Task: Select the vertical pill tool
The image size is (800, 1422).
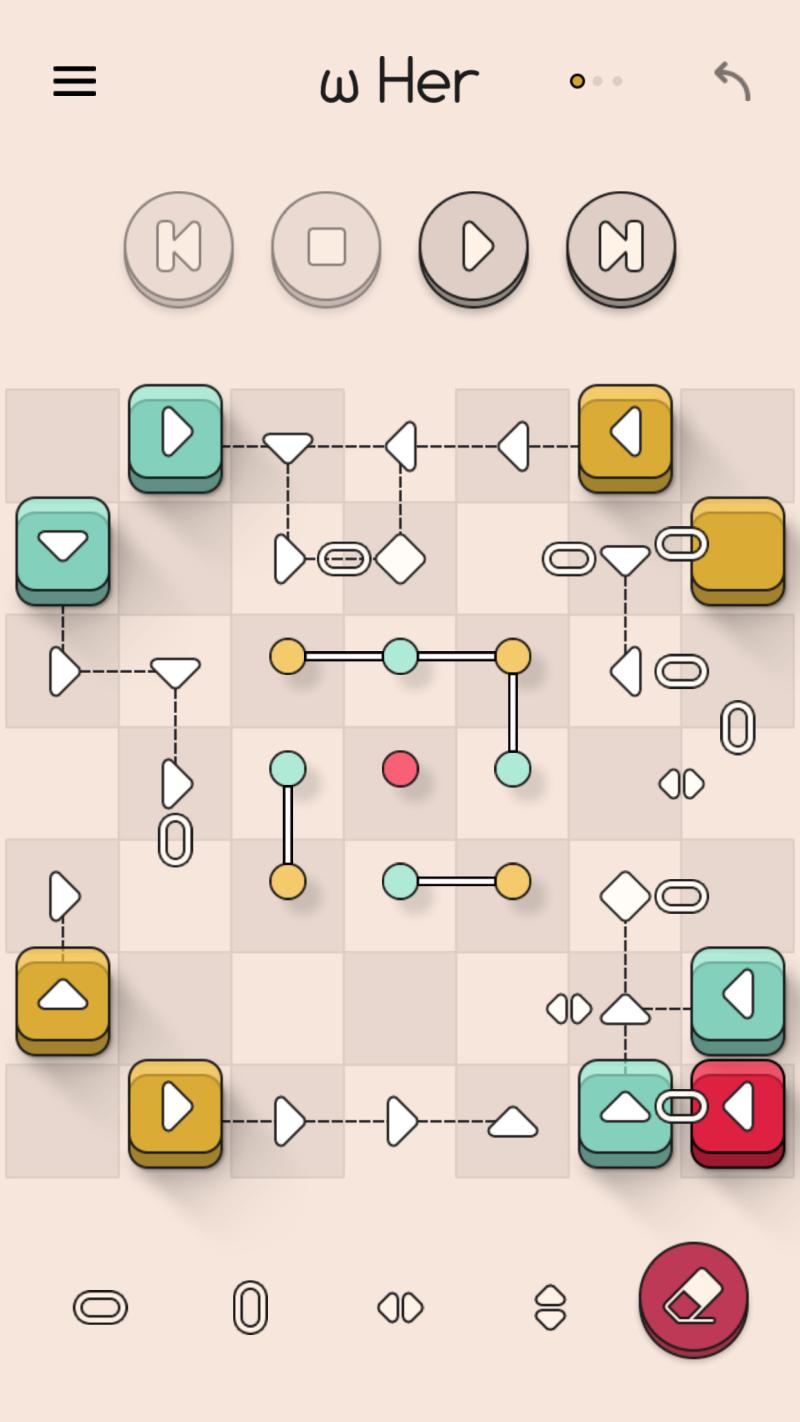Action: [250, 1307]
